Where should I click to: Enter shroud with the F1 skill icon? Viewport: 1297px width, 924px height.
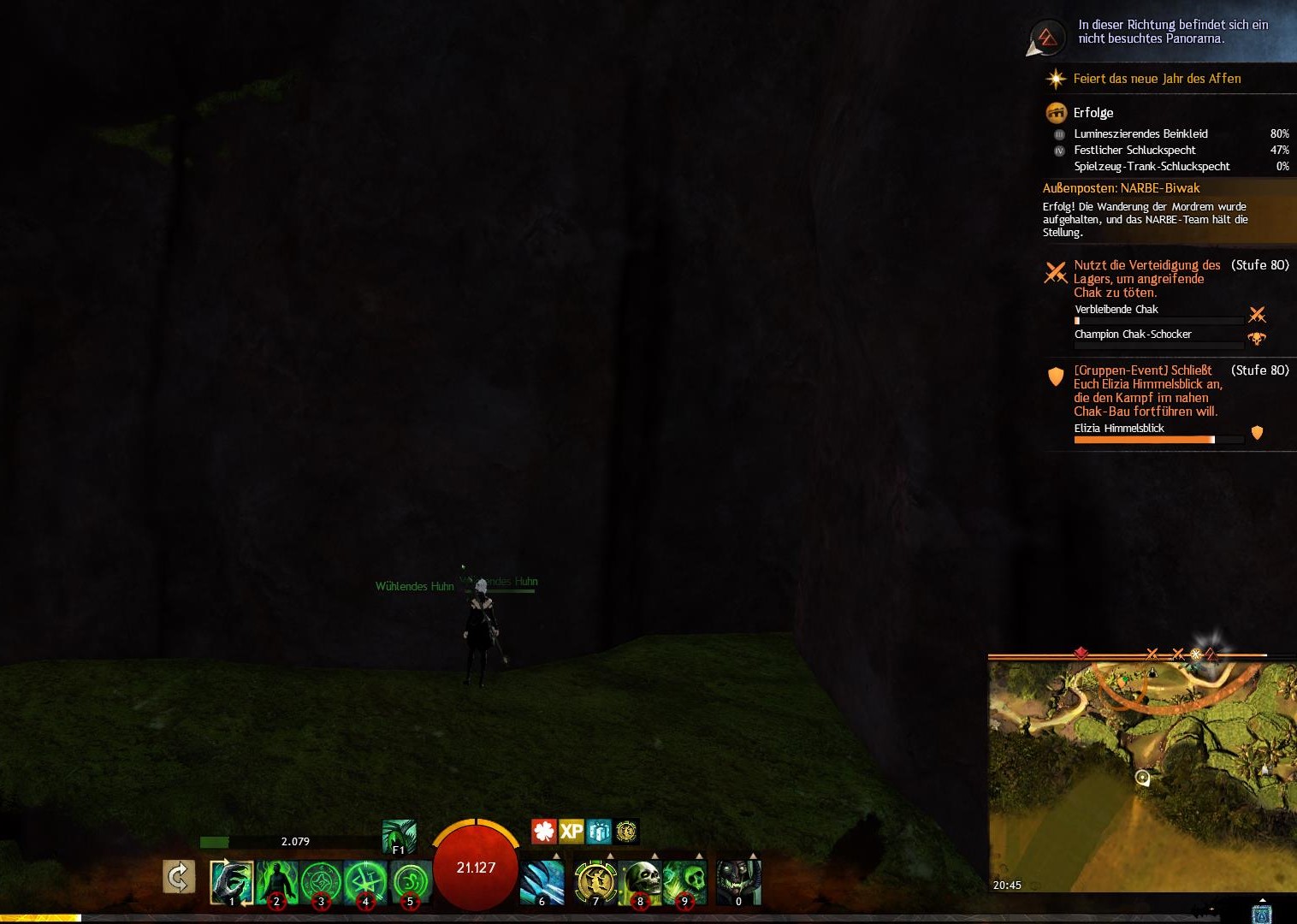click(x=399, y=836)
